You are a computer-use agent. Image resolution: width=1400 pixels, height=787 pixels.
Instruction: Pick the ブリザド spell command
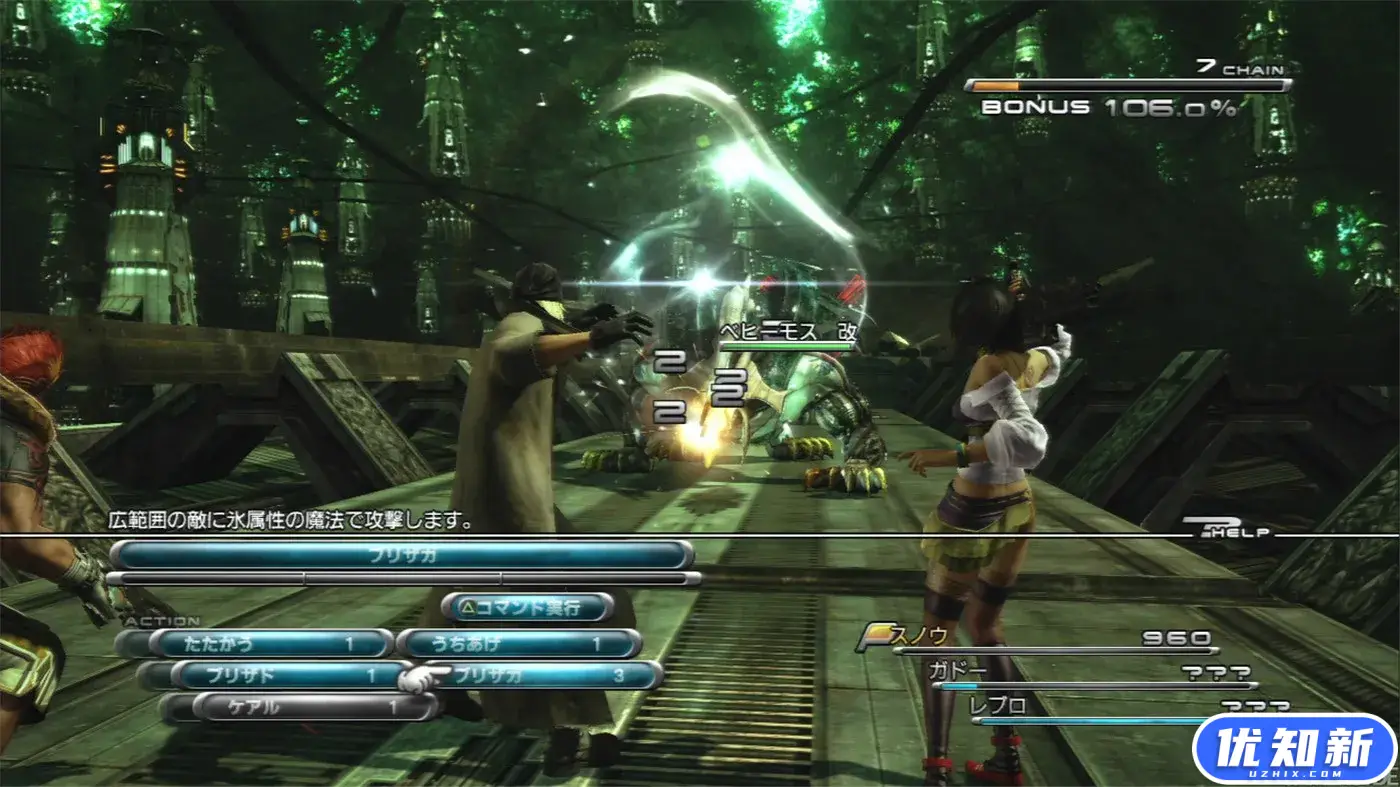pos(290,676)
